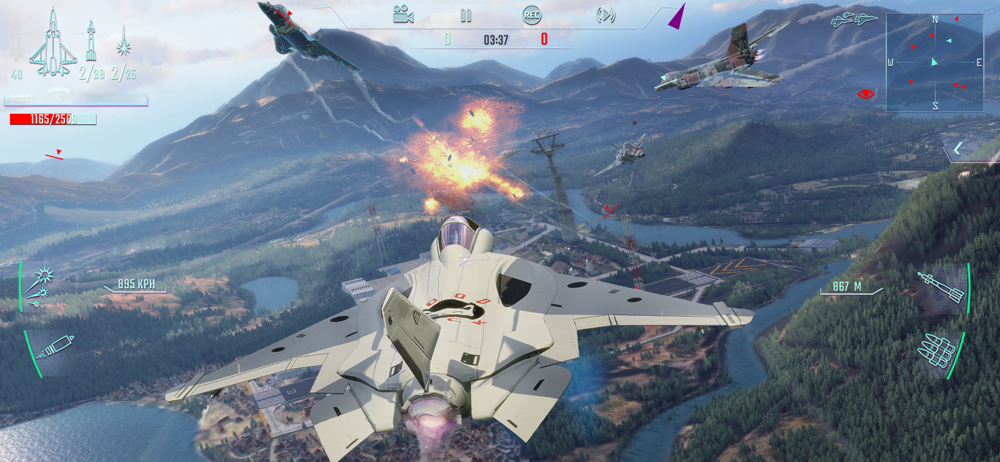
Task: Collapse the panel with the arrow button
Action: tap(958, 149)
